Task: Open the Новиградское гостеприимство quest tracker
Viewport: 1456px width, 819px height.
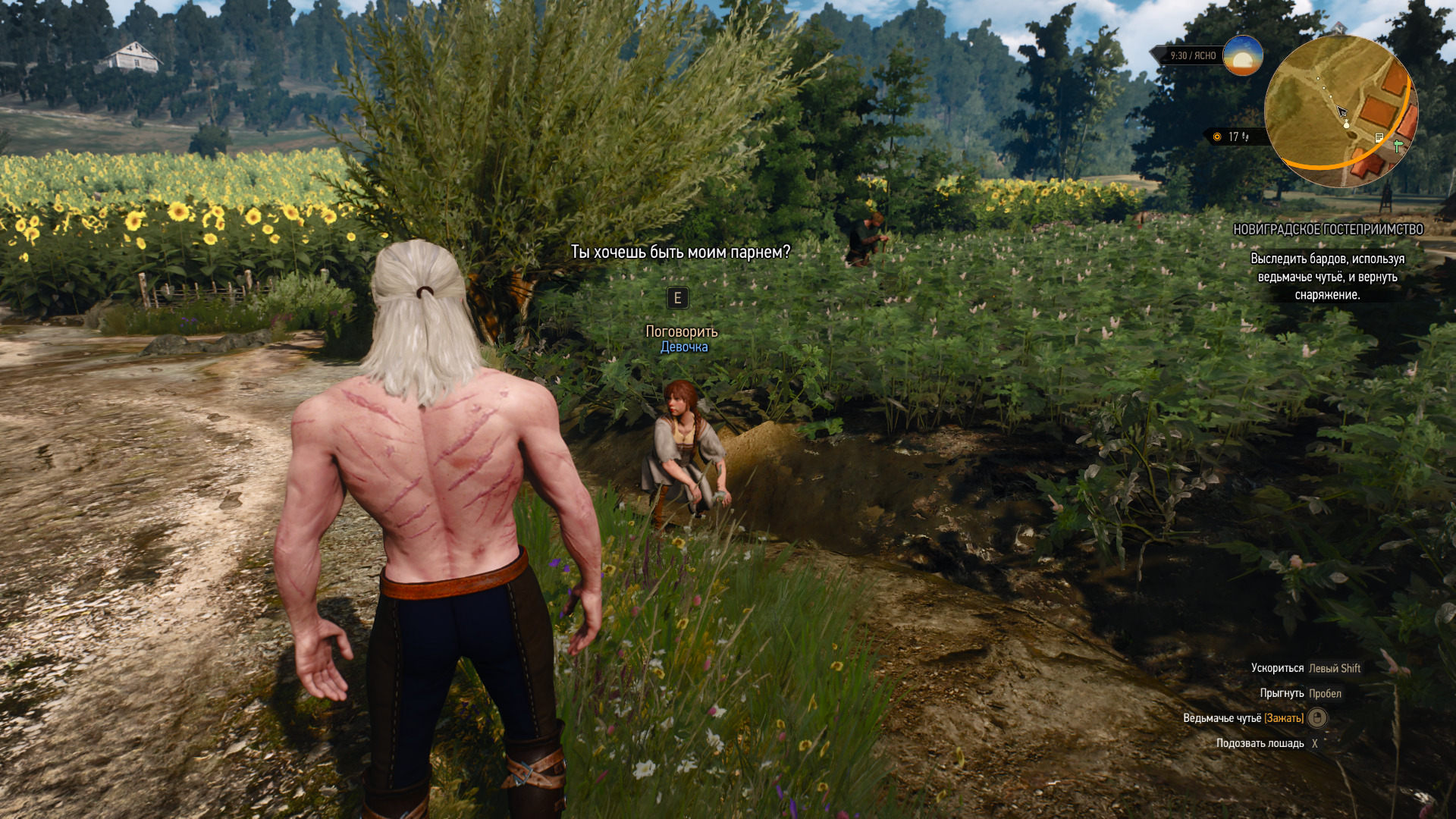Action: (1328, 229)
